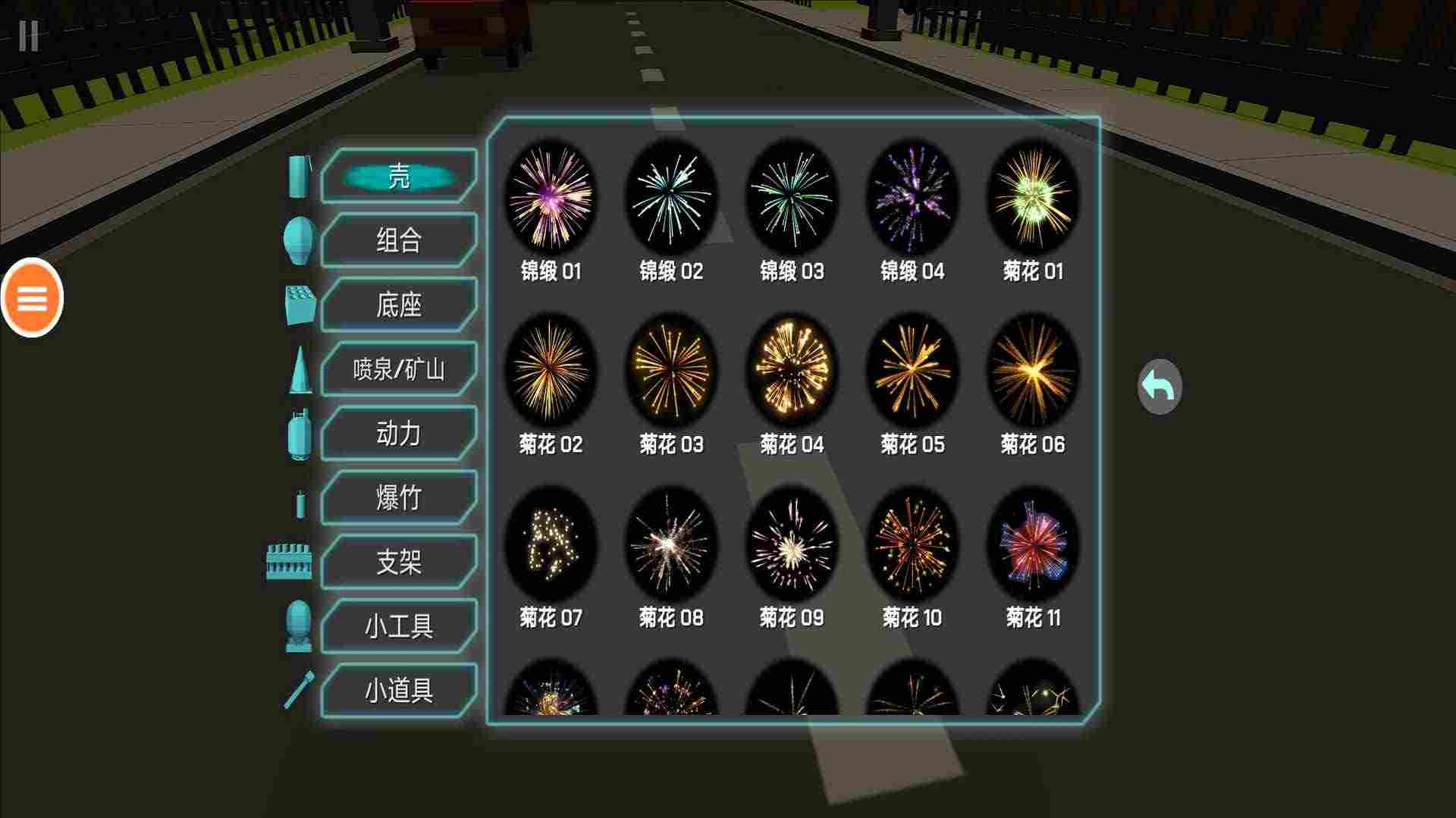Click the combo firework icon beside 组合

point(298,241)
